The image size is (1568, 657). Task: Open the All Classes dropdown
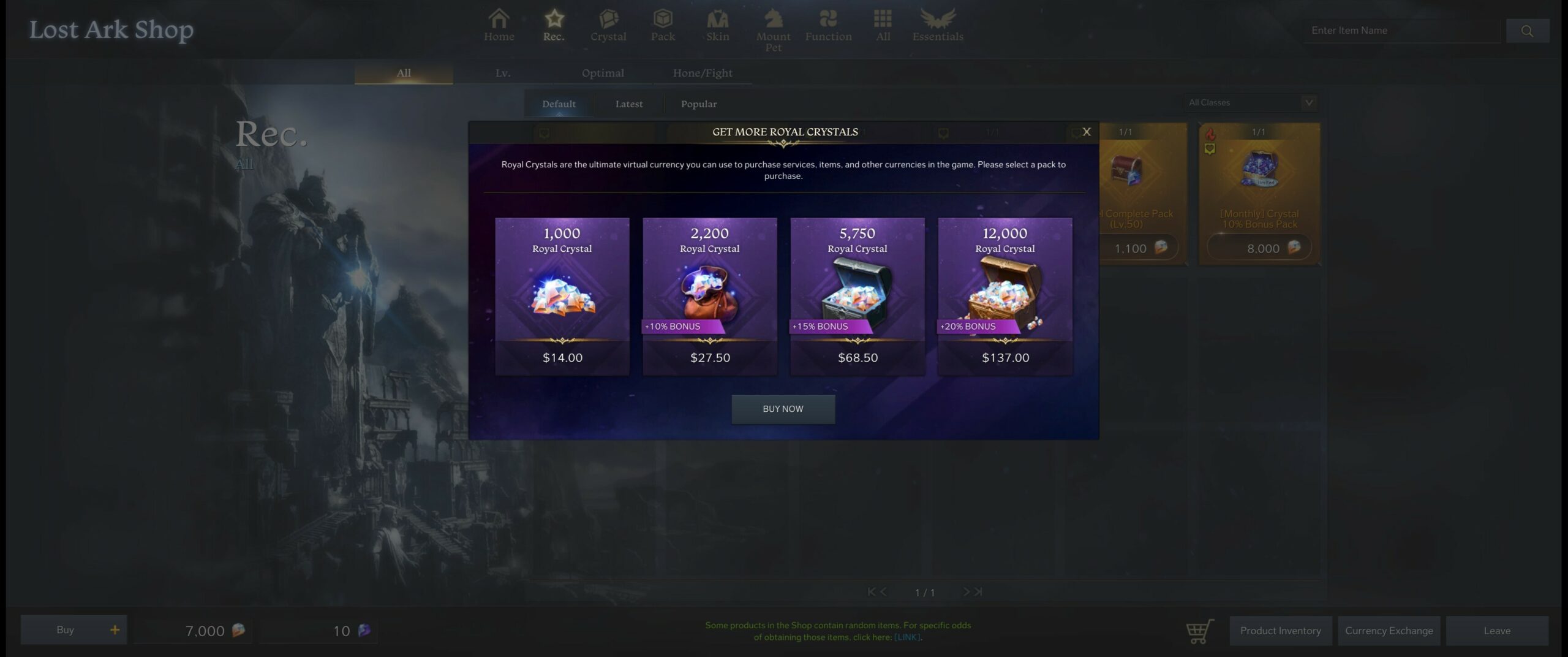[x=1249, y=102]
